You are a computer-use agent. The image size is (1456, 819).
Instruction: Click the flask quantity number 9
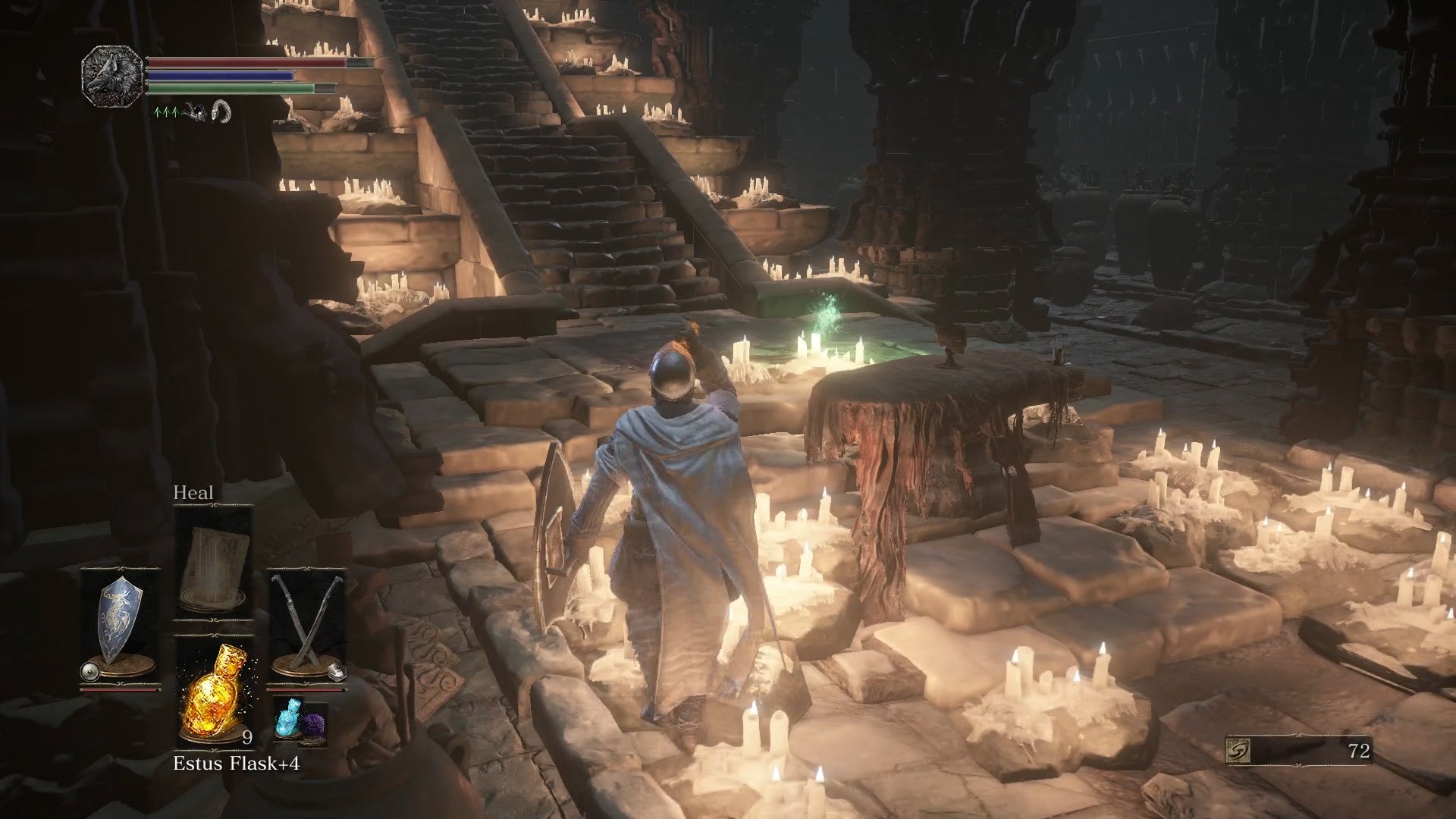[247, 738]
